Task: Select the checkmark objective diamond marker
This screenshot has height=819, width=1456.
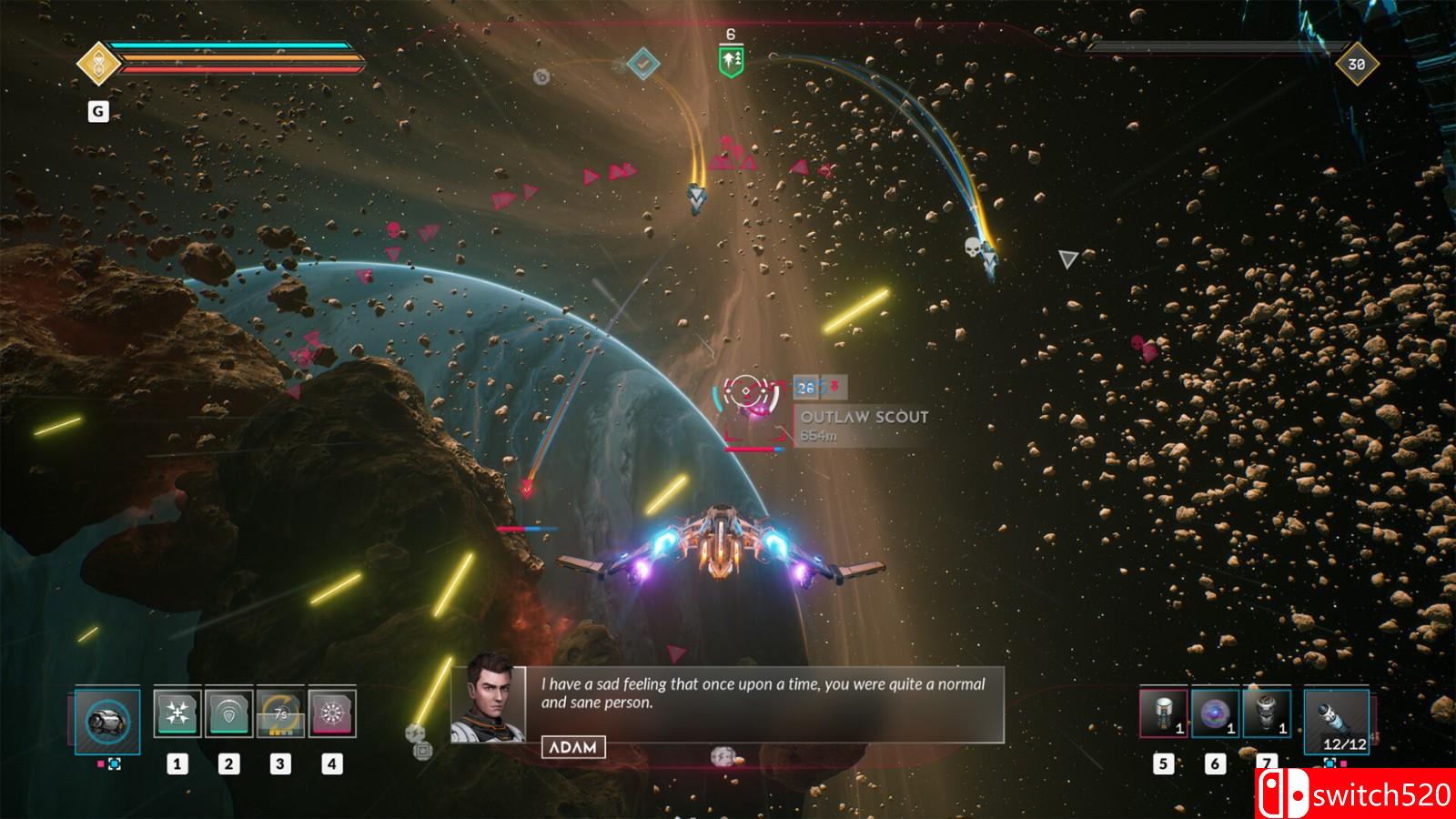Action: coord(643,64)
